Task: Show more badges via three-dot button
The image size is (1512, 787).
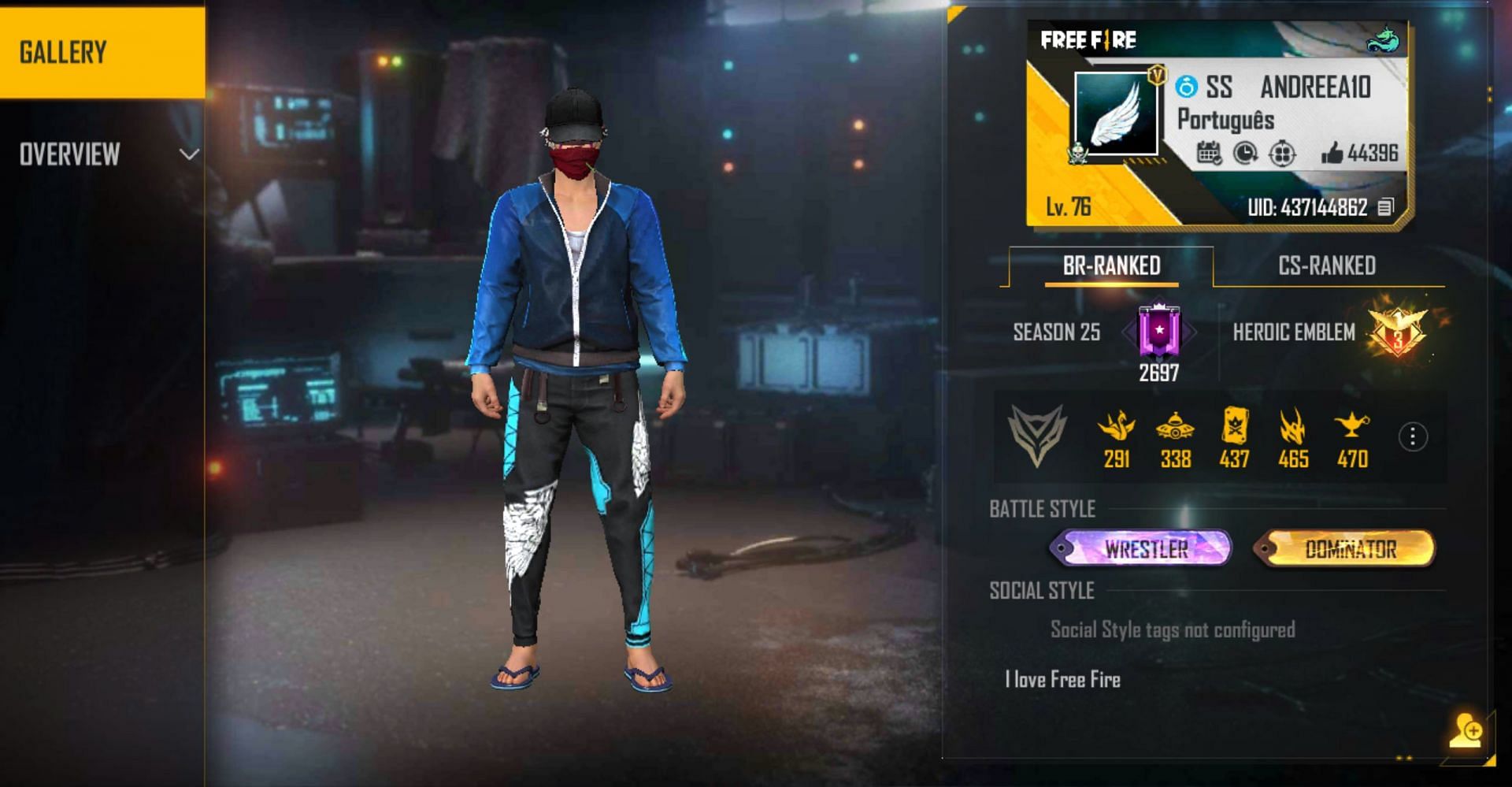Action: 1413,436
